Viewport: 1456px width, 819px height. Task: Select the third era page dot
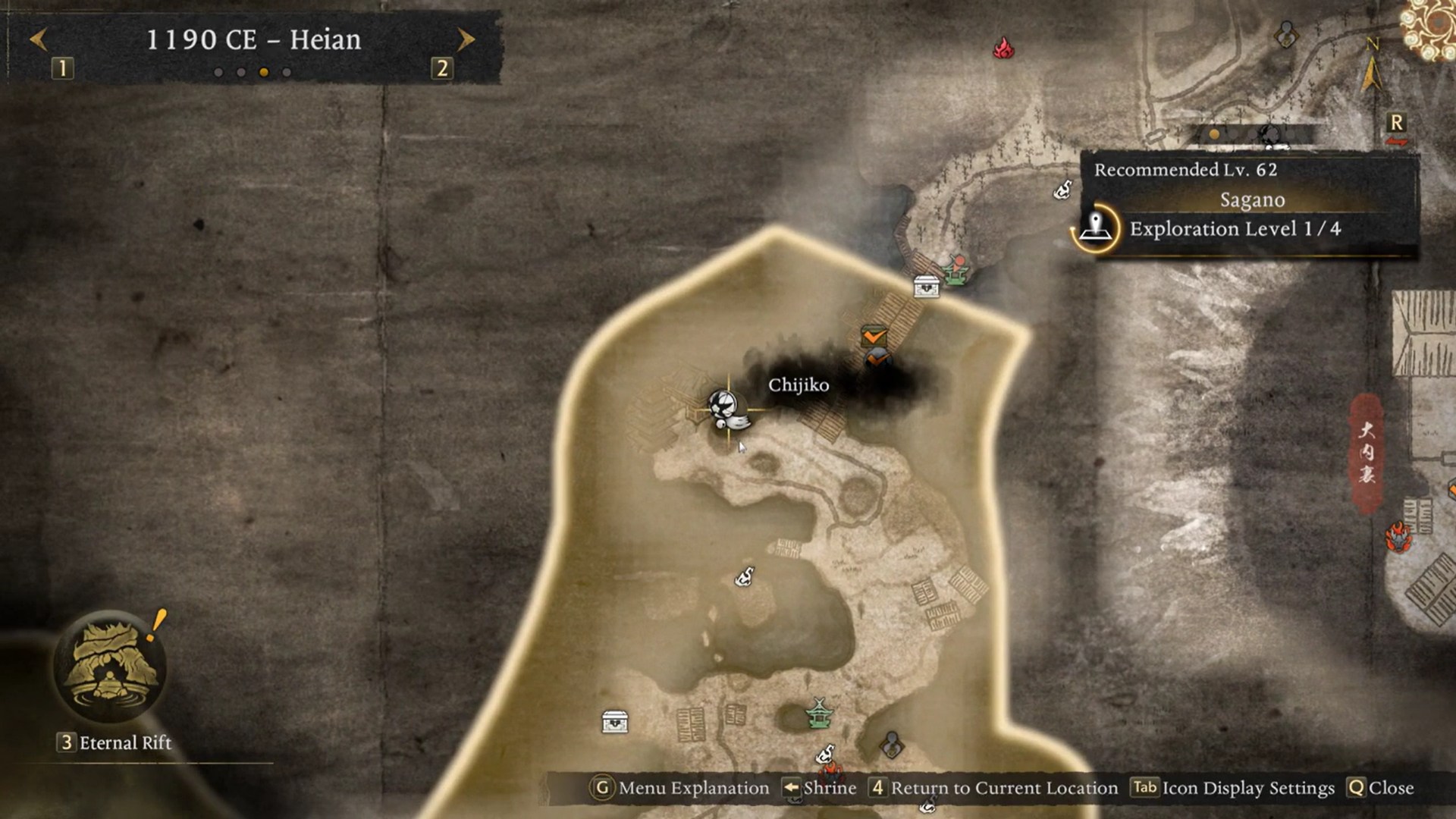[263, 72]
